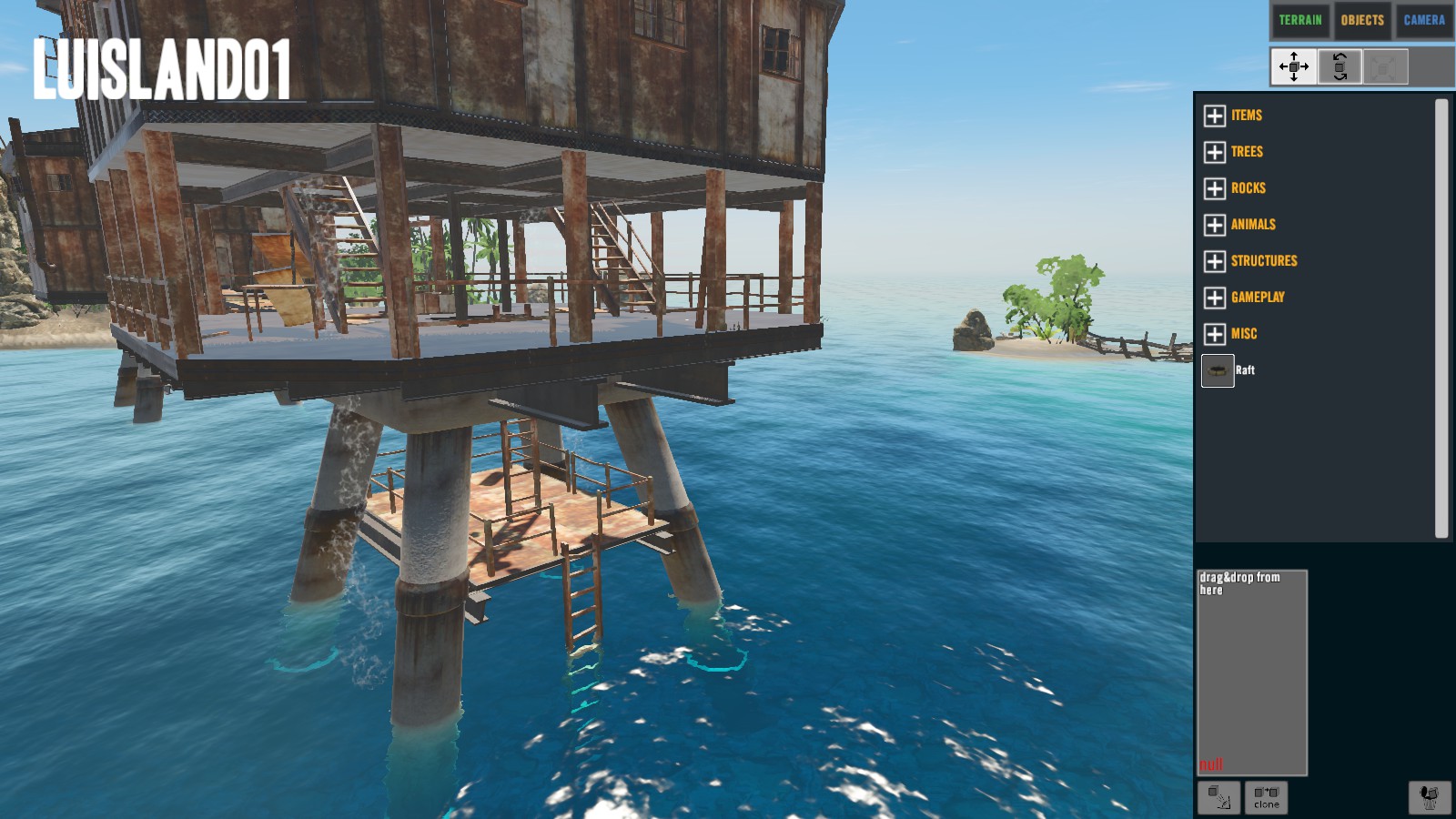Open the Objects tab
Image resolution: width=1456 pixels, height=819 pixels.
click(1361, 20)
